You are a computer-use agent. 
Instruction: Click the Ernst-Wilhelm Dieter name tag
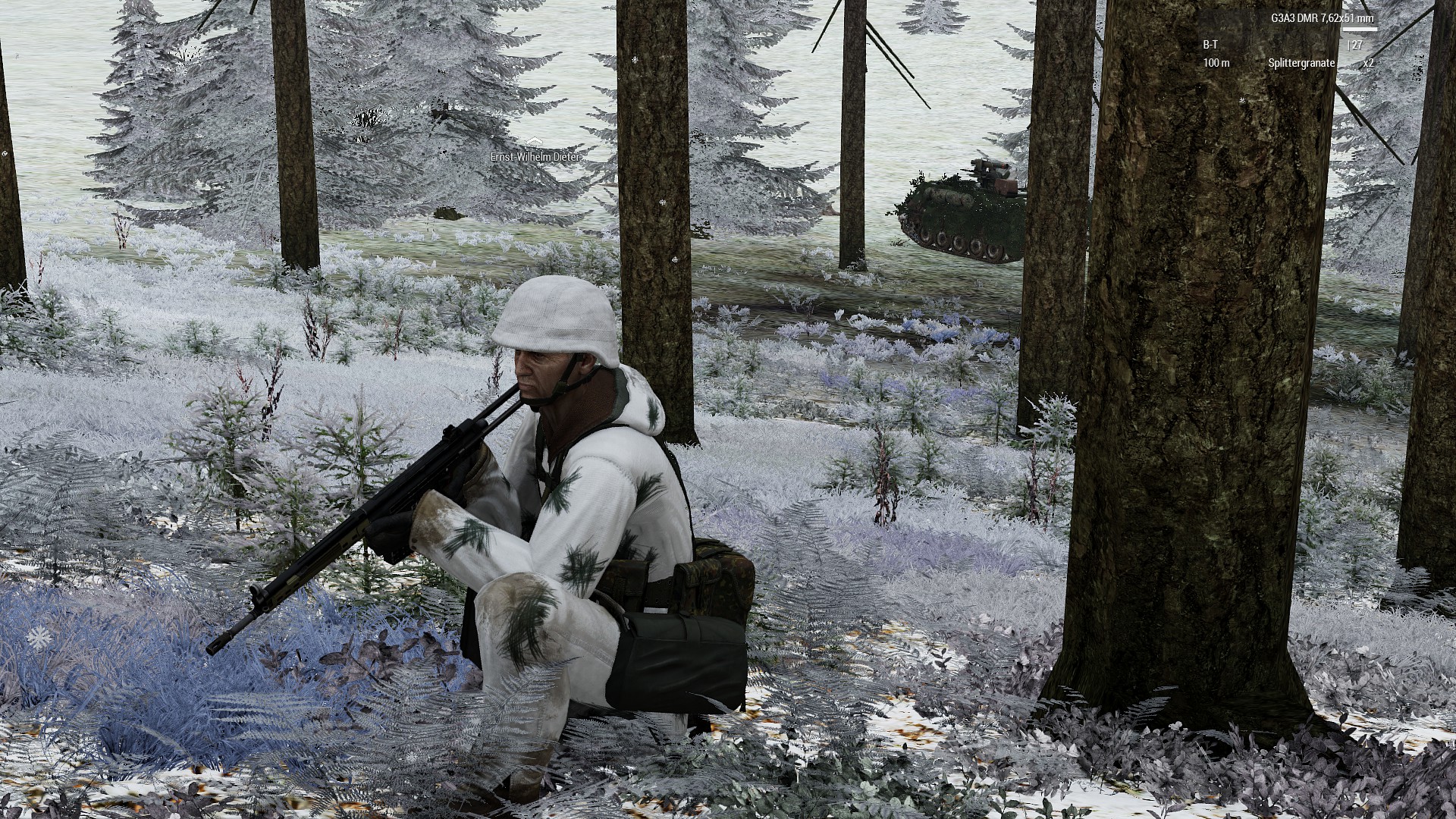[x=535, y=155]
